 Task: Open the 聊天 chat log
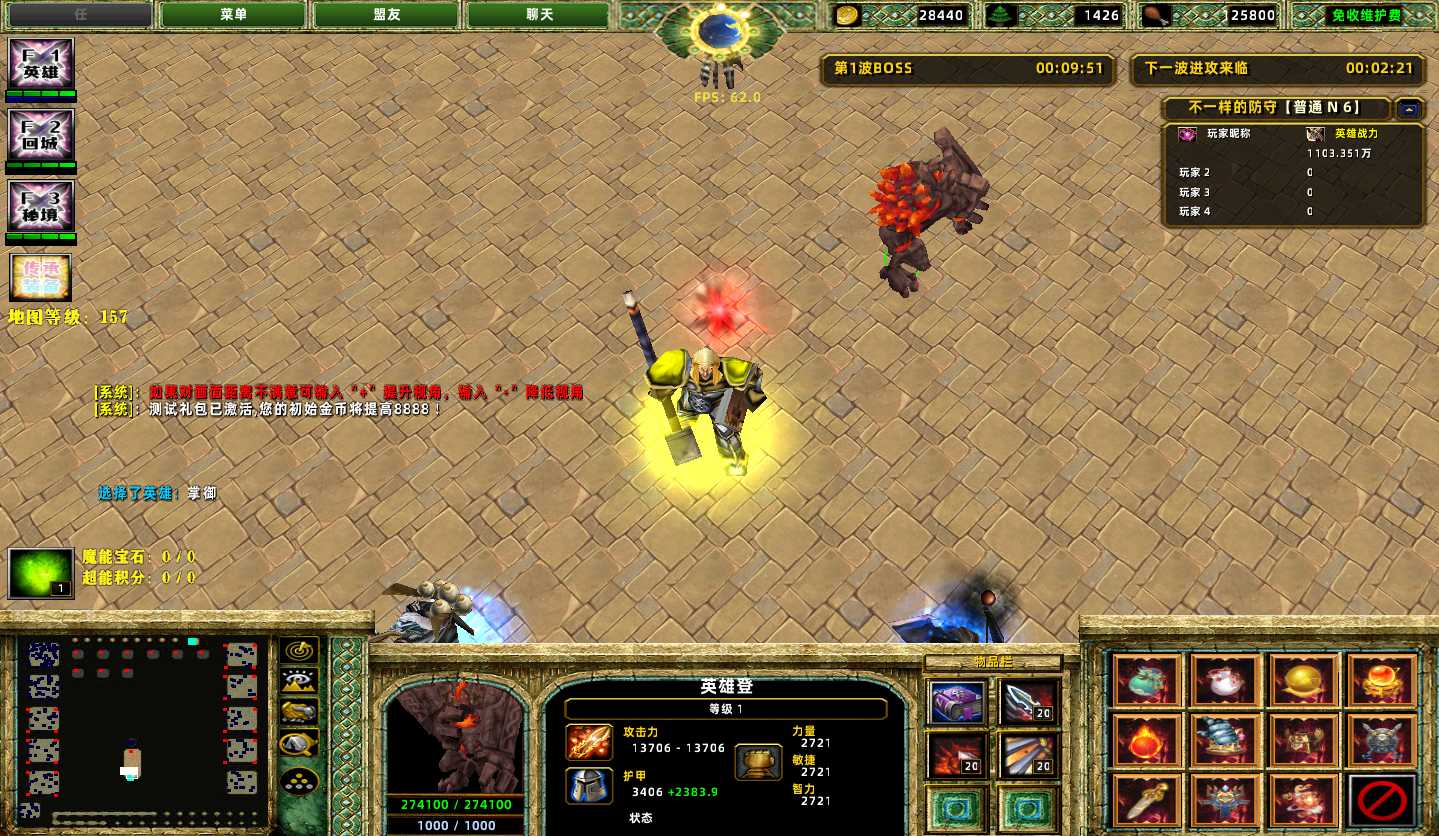[539, 15]
